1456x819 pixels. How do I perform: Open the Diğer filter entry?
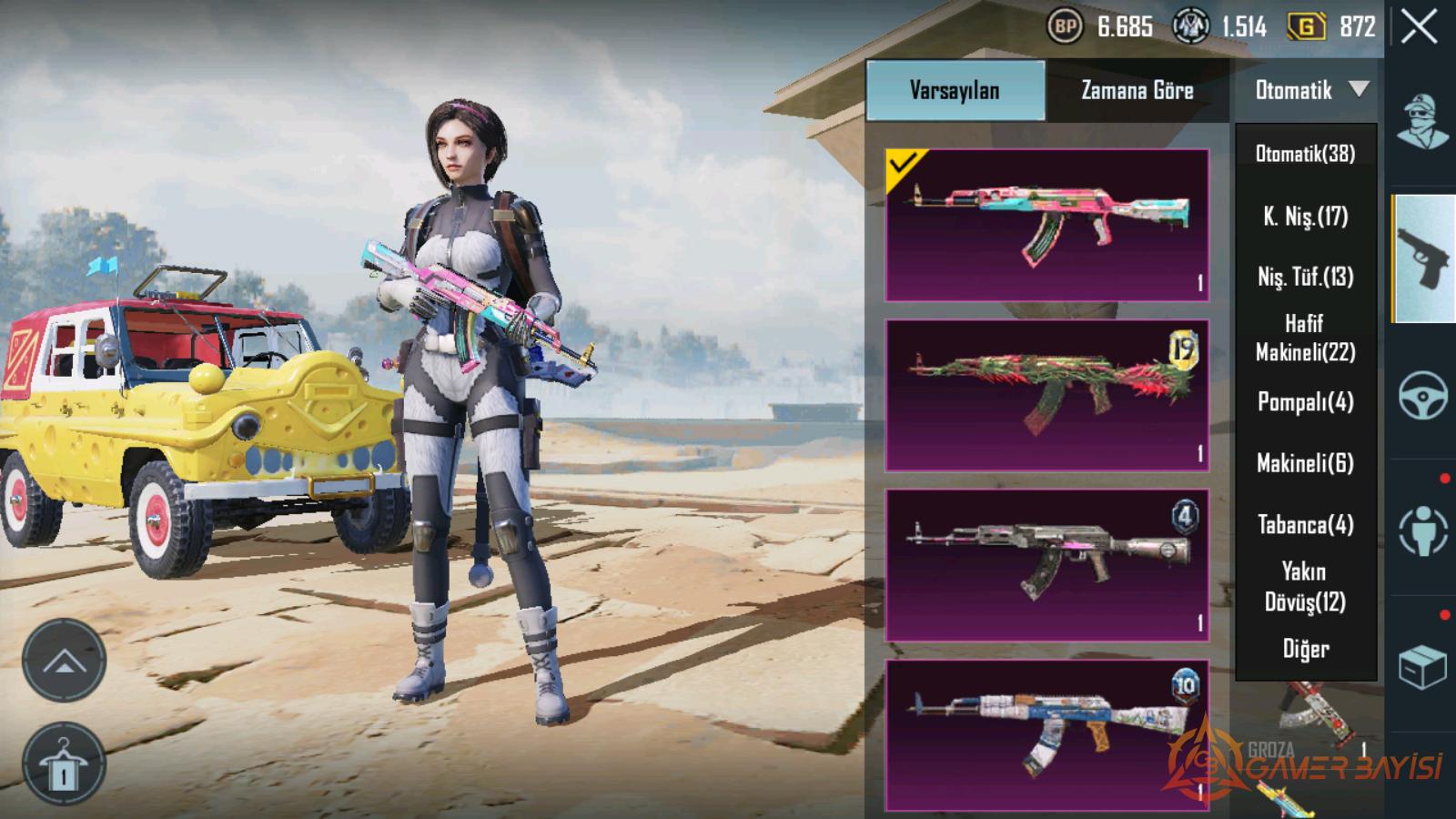(x=1305, y=649)
